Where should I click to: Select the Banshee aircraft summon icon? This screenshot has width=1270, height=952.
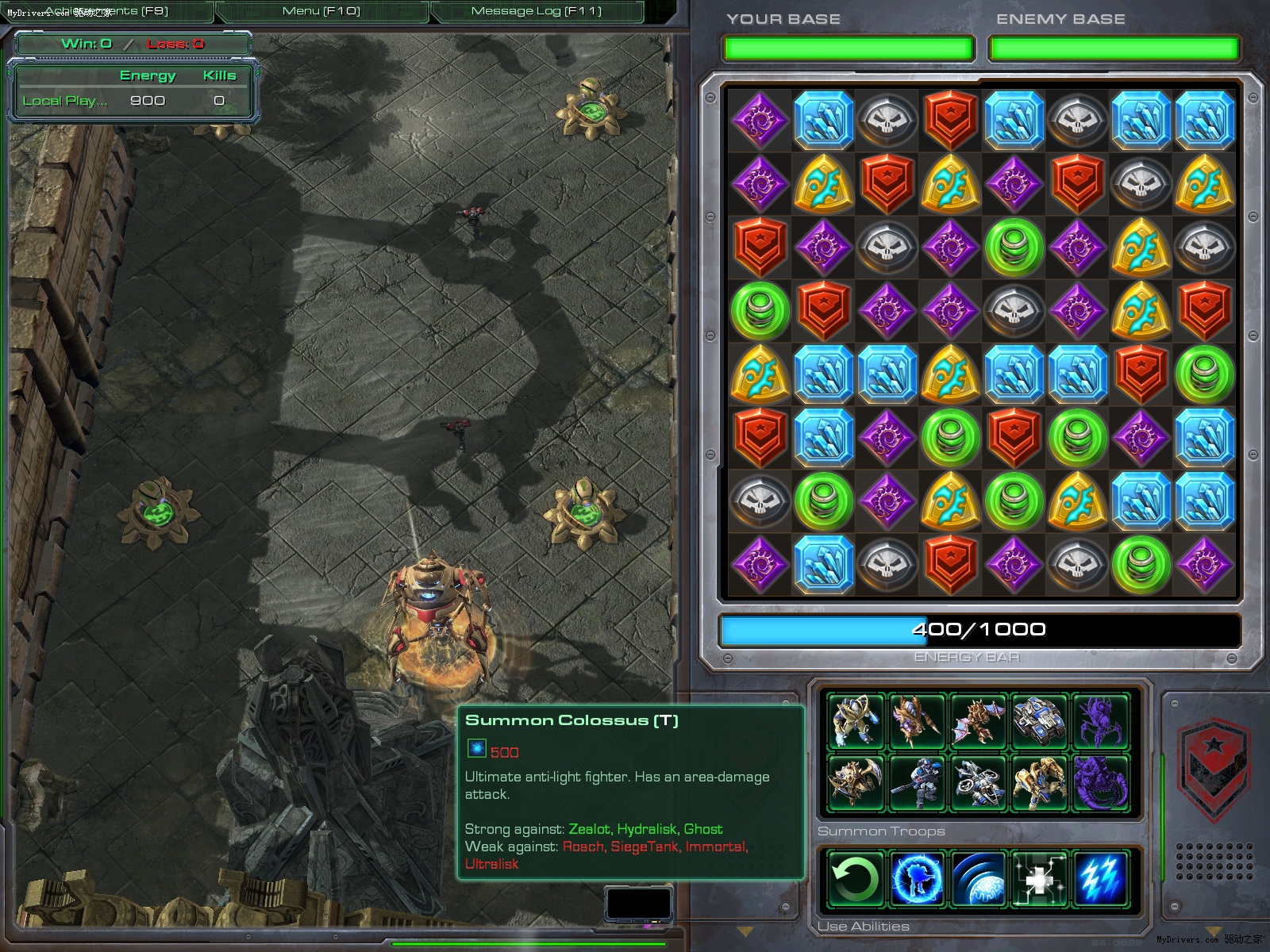978,782
